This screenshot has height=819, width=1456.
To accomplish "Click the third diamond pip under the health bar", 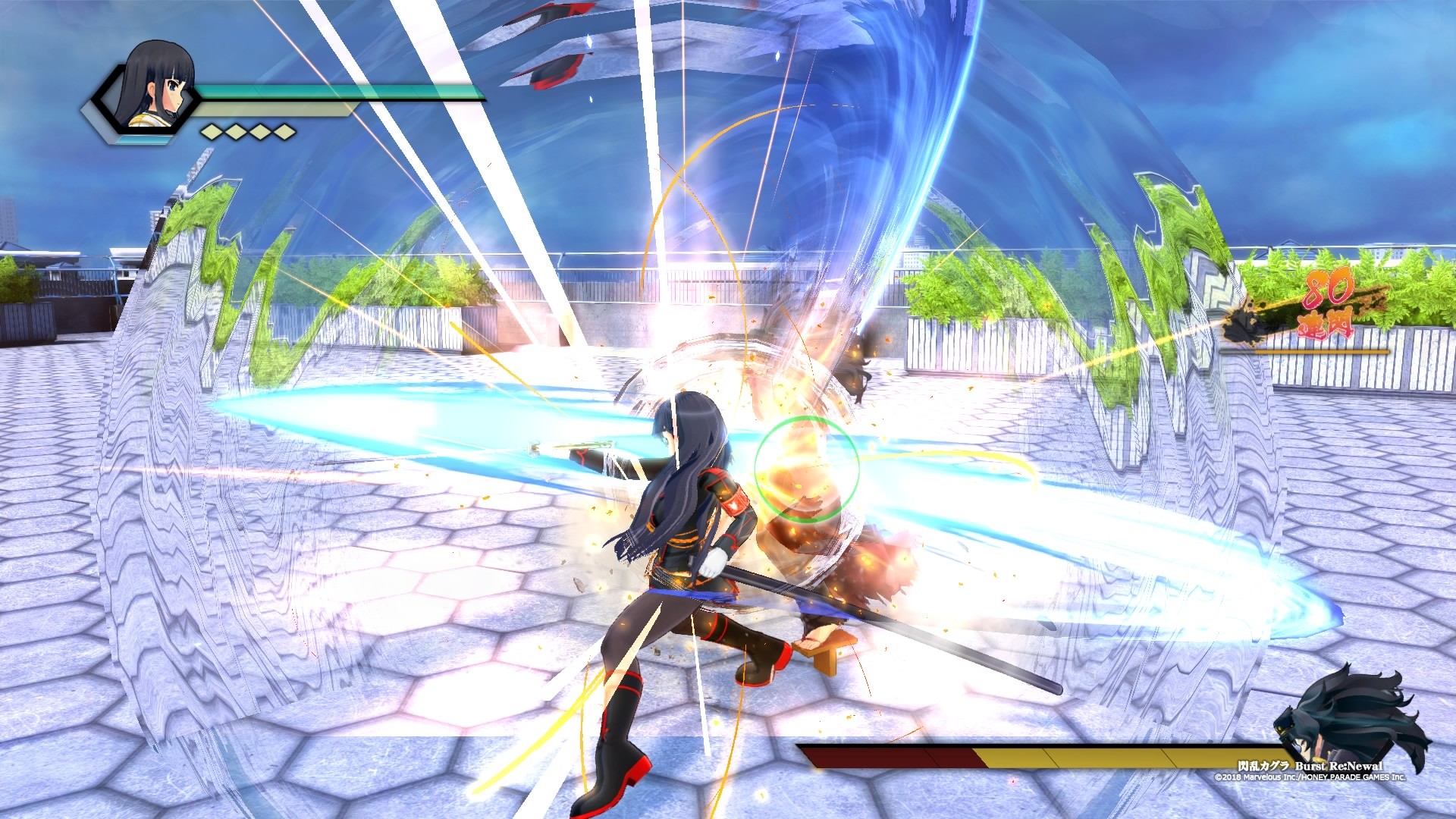I will [x=261, y=133].
